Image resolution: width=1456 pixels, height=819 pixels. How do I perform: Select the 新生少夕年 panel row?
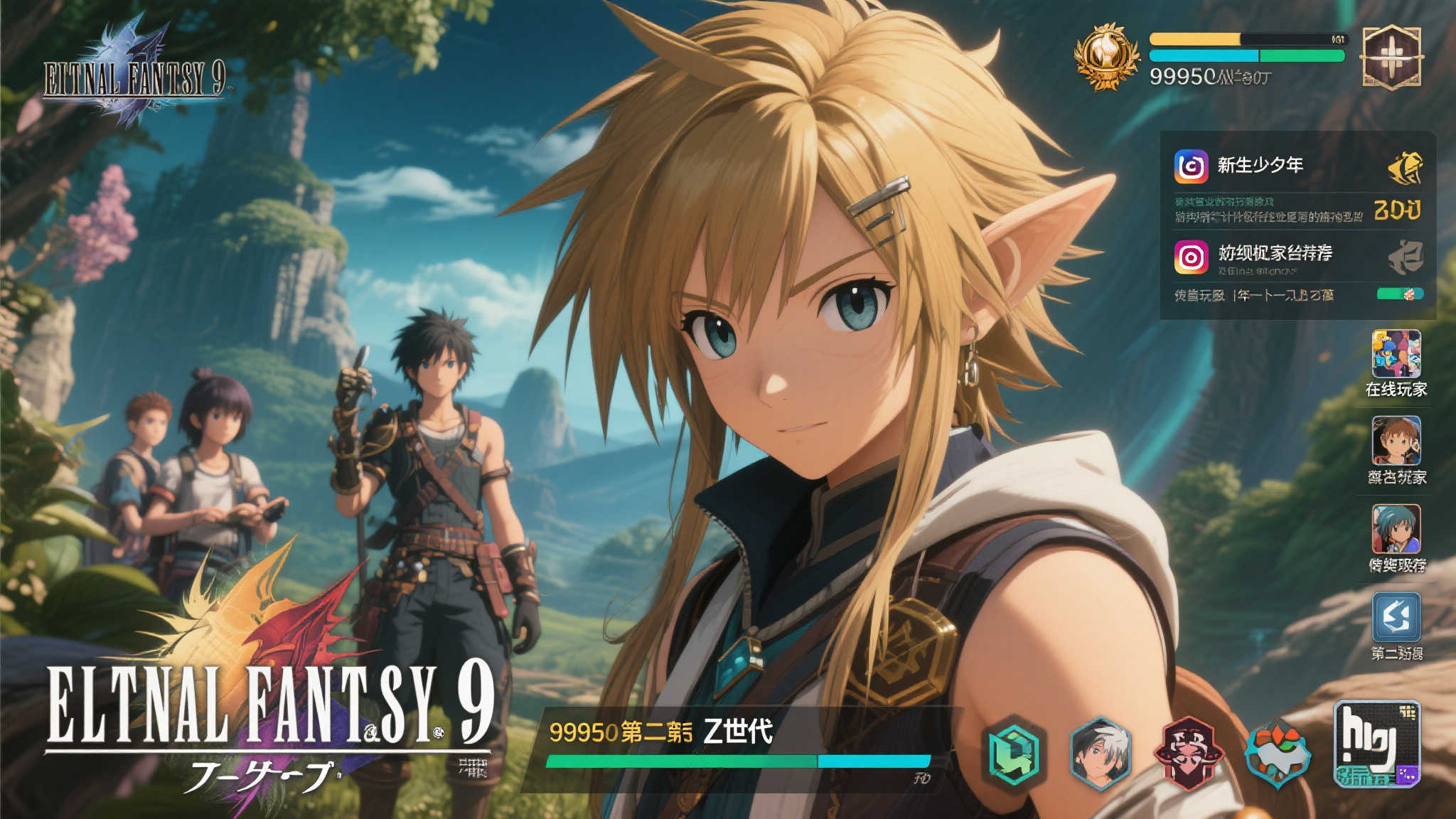coord(1260,166)
